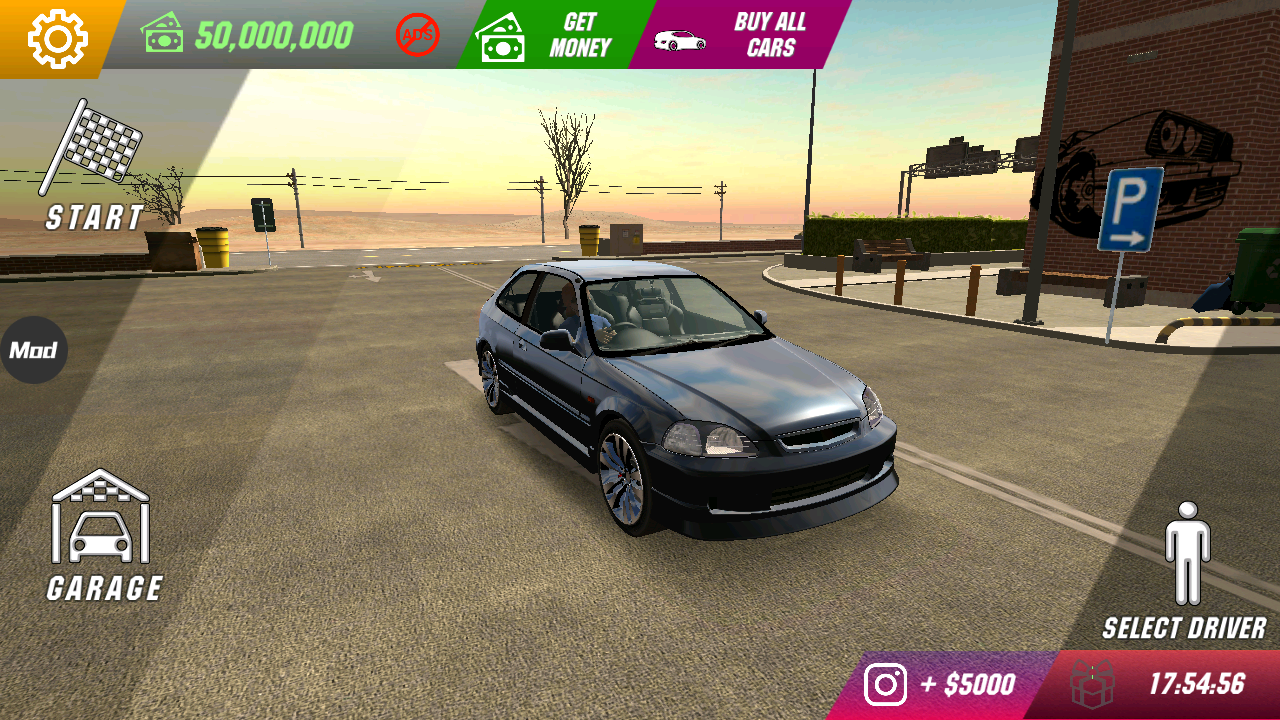This screenshot has width=1280, height=720.
Task: Open the round Mod menu button
Action: coord(33,350)
